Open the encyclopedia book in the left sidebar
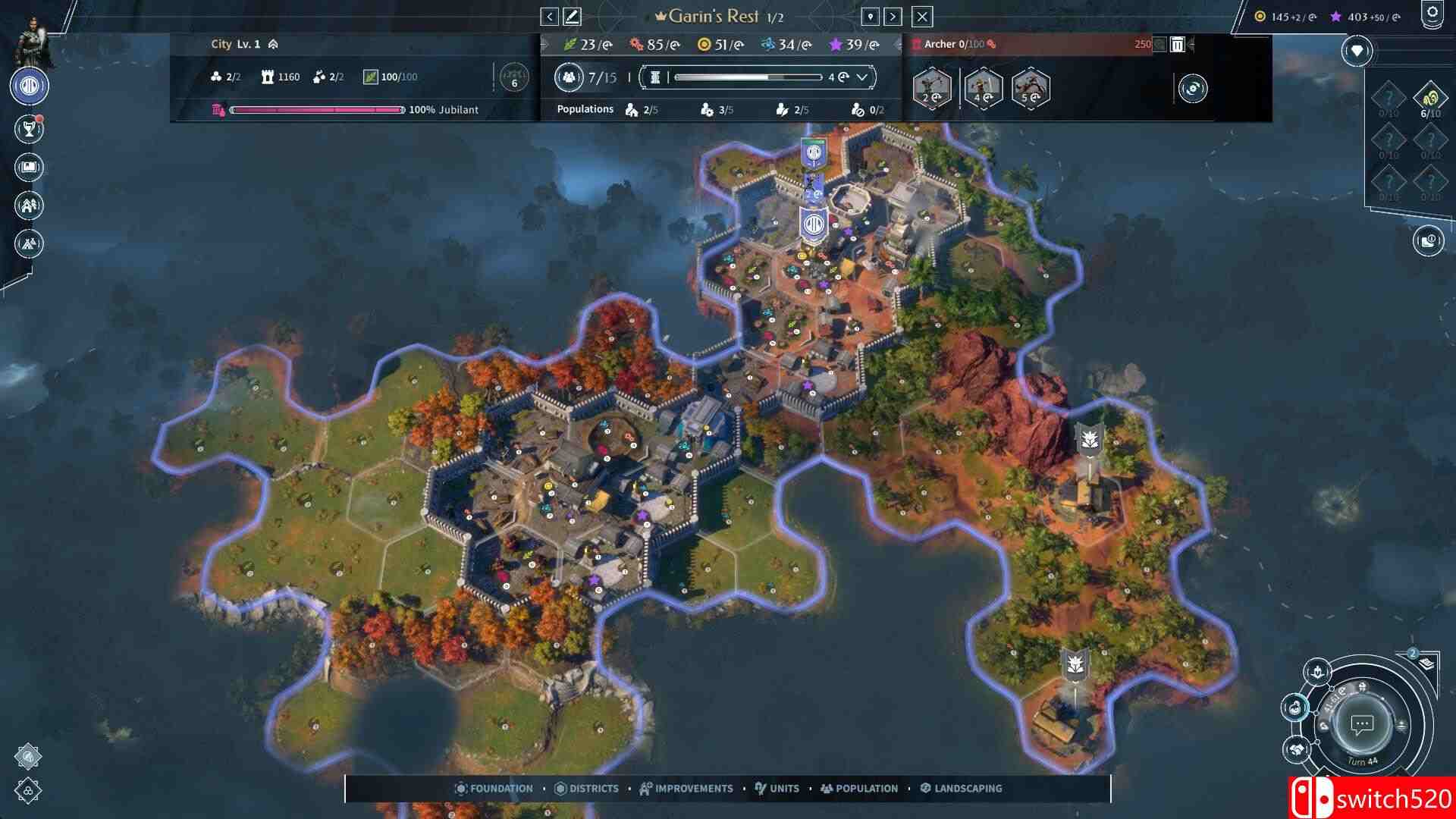Viewport: 1456px width, 819px height. (28, 168)
